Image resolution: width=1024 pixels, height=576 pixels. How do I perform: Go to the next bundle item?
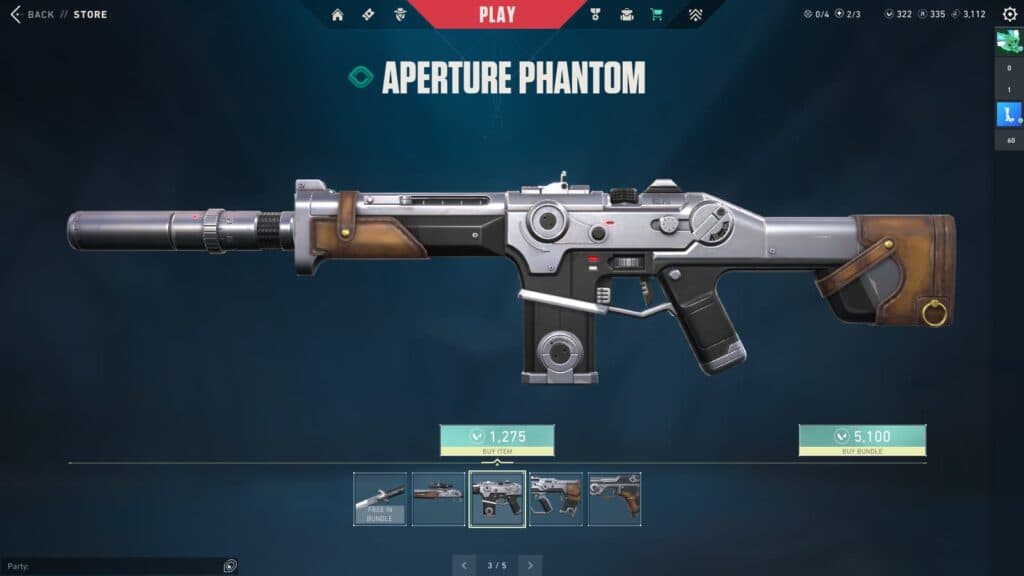530,565
